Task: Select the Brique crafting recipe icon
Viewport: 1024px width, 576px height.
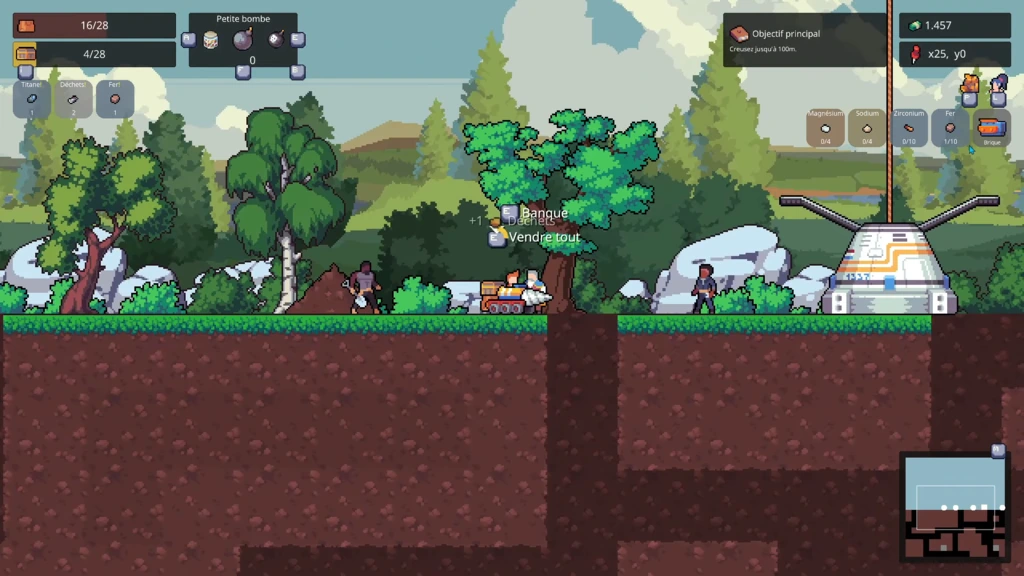Action: pos(991,128)
